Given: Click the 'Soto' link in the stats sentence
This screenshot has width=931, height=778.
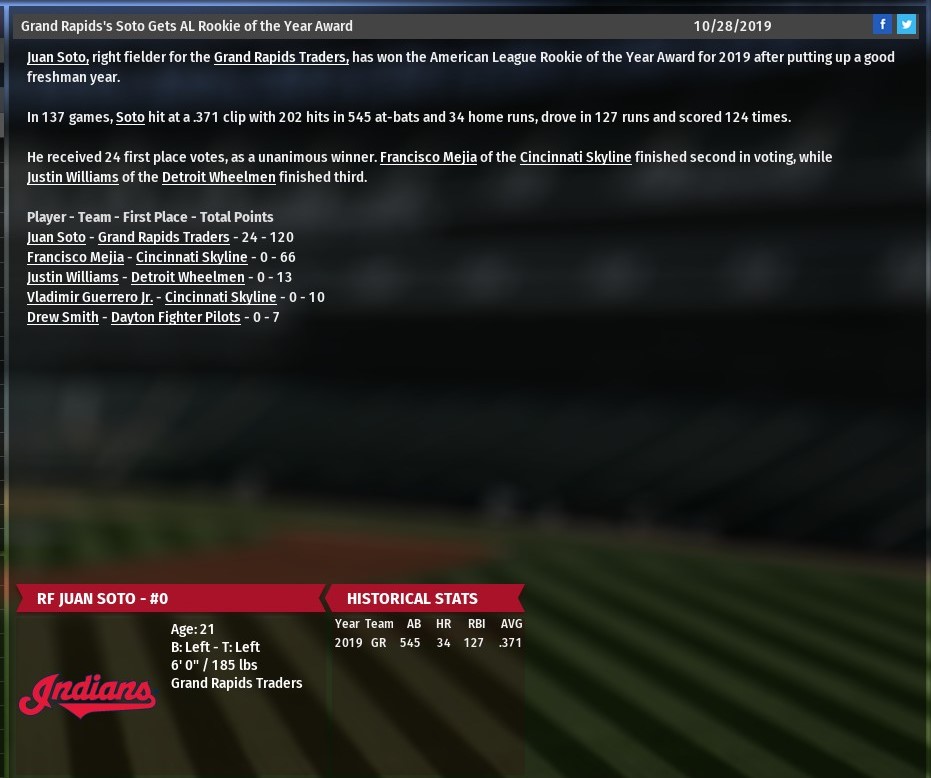Looking at the screenshot, I should (130, 117).
